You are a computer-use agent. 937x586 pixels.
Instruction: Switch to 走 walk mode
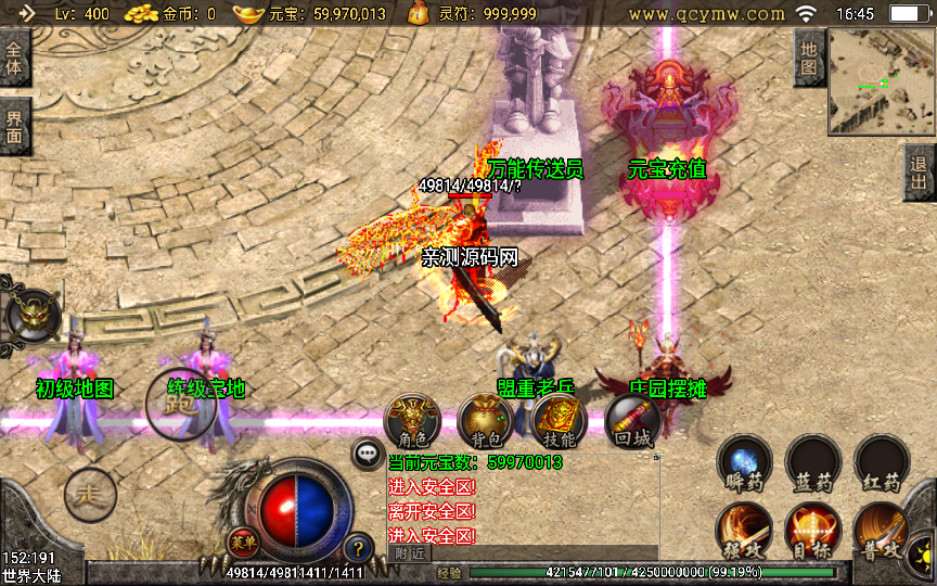(x=90, y=493)
